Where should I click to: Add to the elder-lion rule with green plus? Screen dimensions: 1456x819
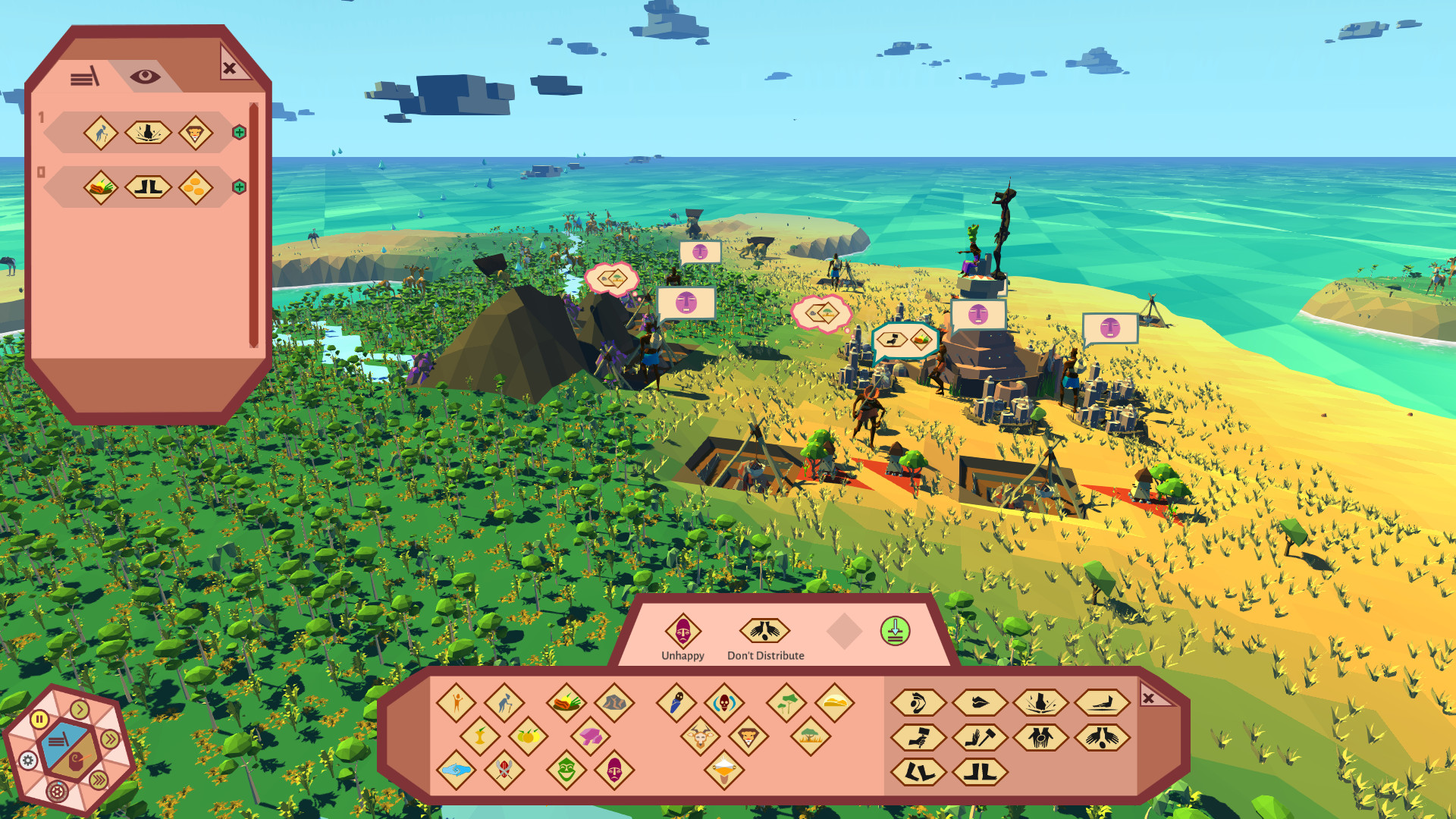click(239, 133)
